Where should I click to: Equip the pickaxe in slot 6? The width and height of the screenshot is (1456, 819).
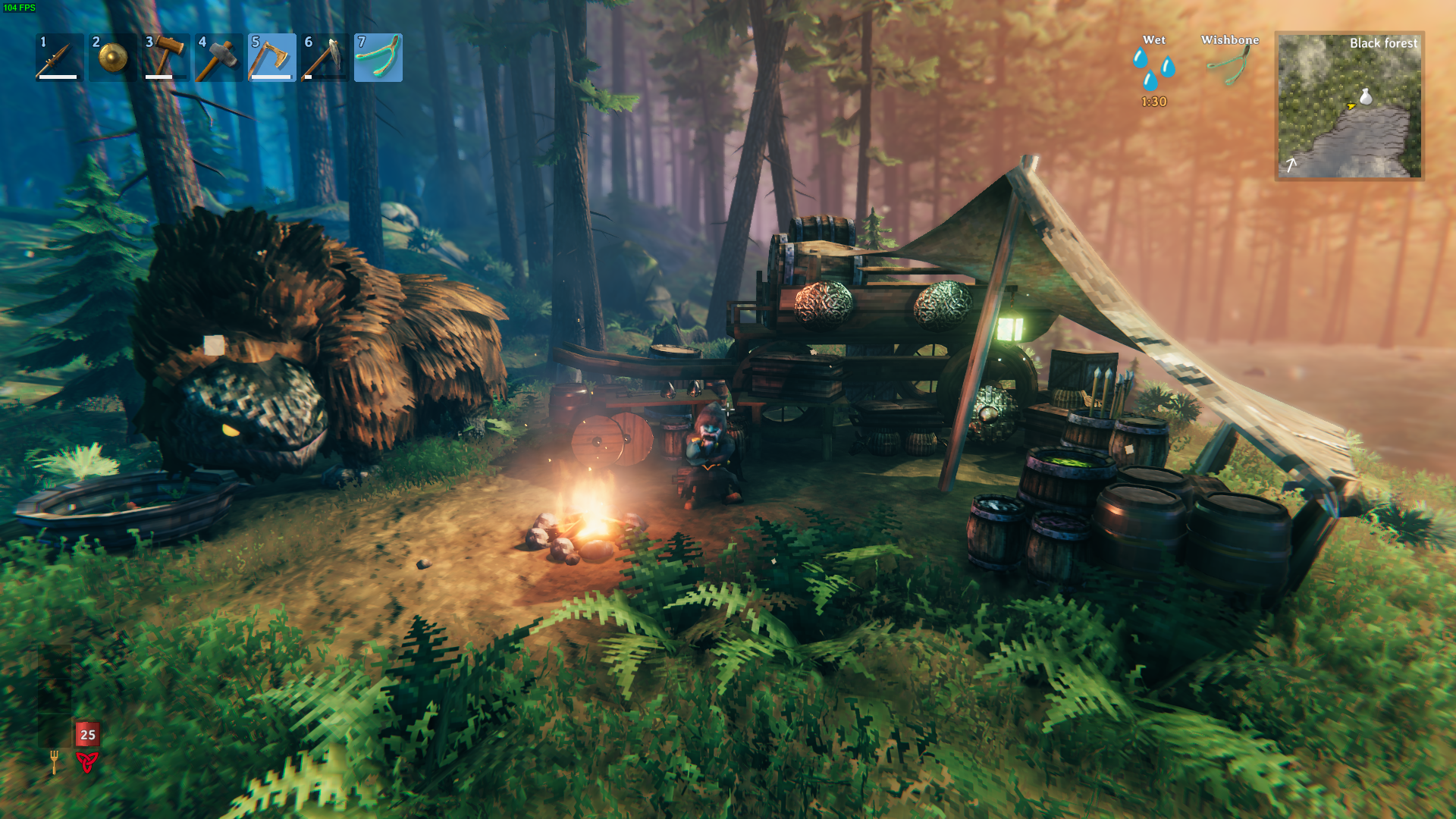point(325,58)
